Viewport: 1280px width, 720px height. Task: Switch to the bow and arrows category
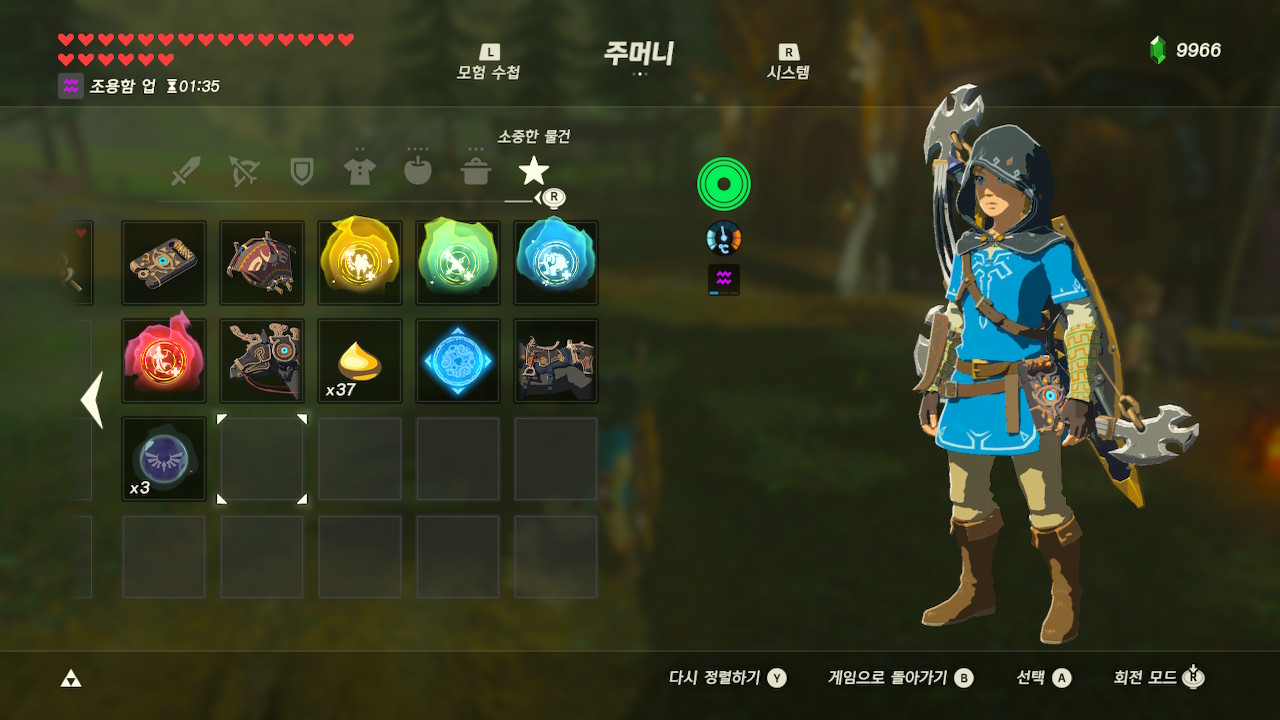pos(243,171)
